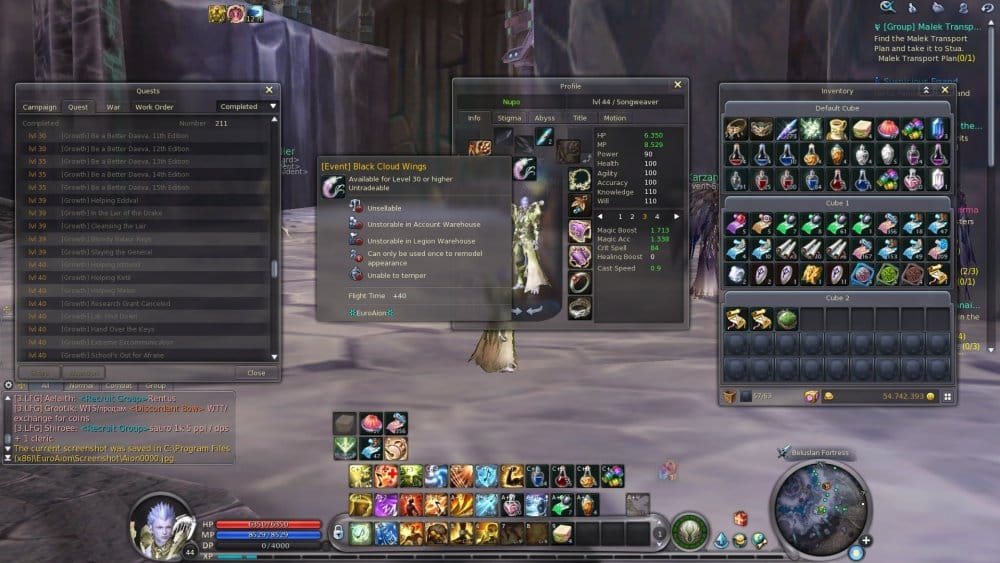Collapse the Inventory using the double-arrow button
Viewport: 1000px width, 563px height.
926,90
